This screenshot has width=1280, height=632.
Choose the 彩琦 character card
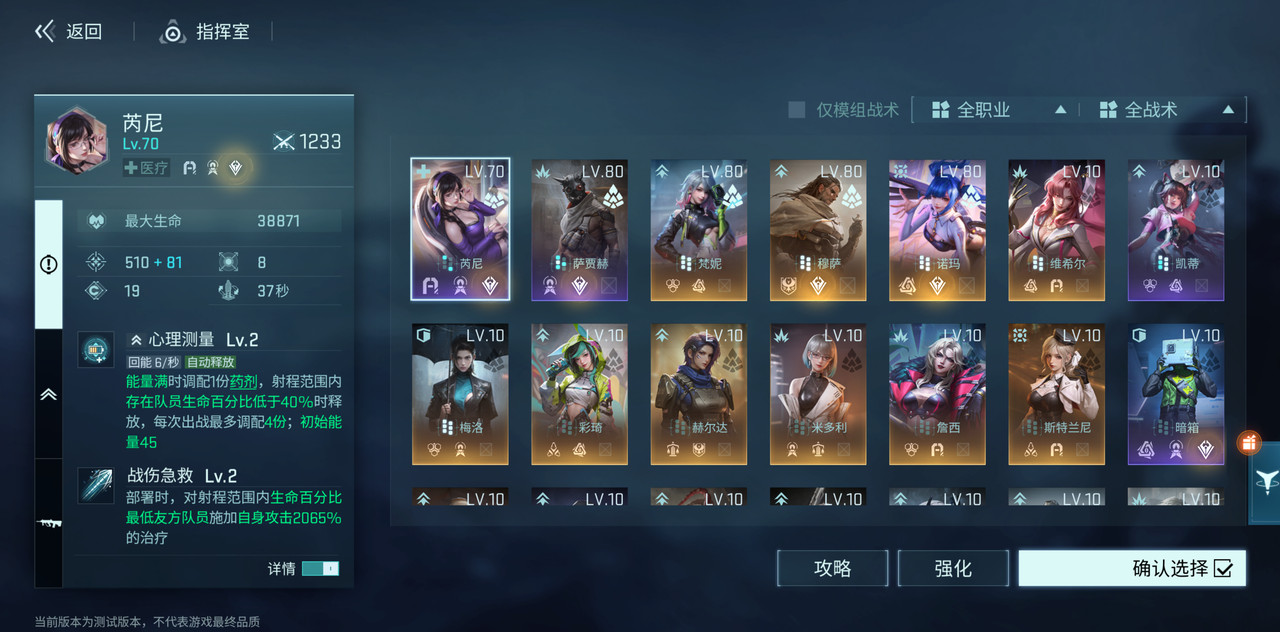click(580, 393)
